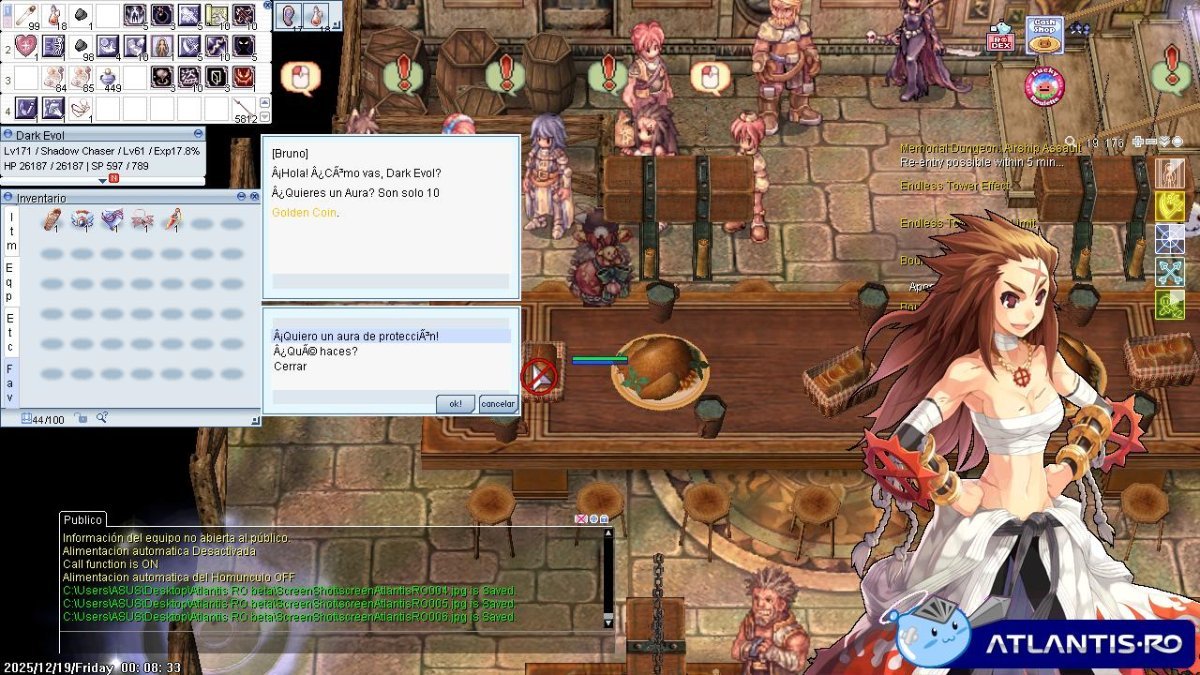Click the heart skill in hotbar row 2
Screen dimensions: 1200x675
(25, 46)
